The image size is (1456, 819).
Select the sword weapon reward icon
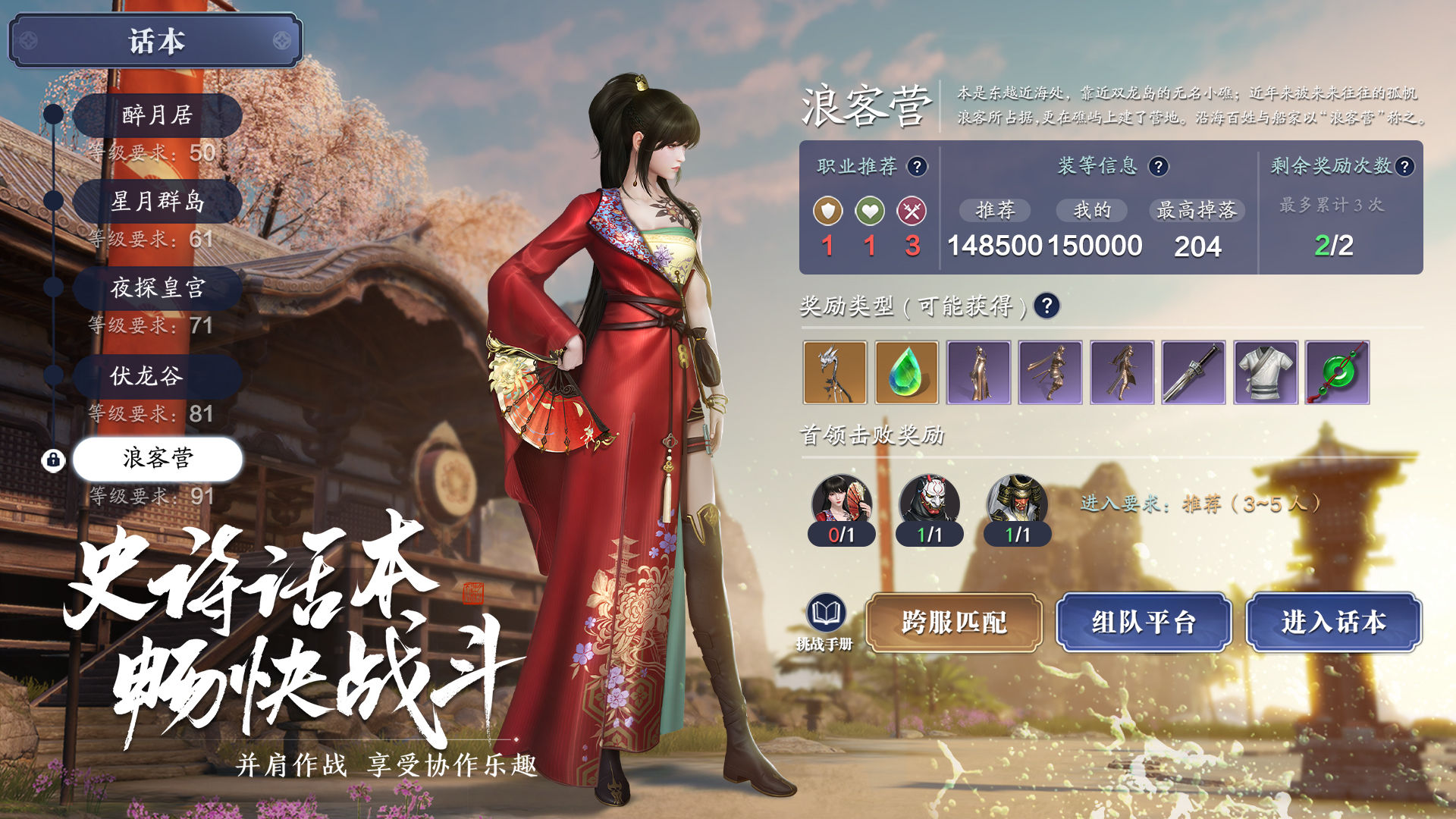1193,374
